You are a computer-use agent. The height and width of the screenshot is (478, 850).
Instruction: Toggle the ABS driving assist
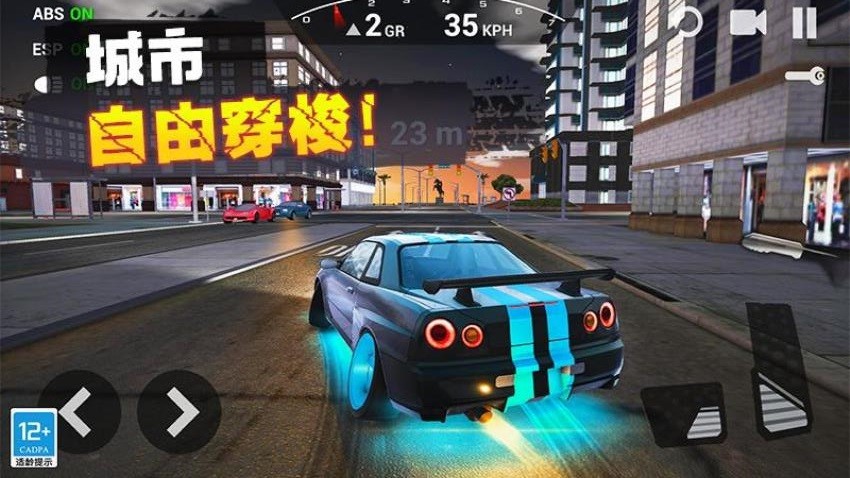click(61, 14)
